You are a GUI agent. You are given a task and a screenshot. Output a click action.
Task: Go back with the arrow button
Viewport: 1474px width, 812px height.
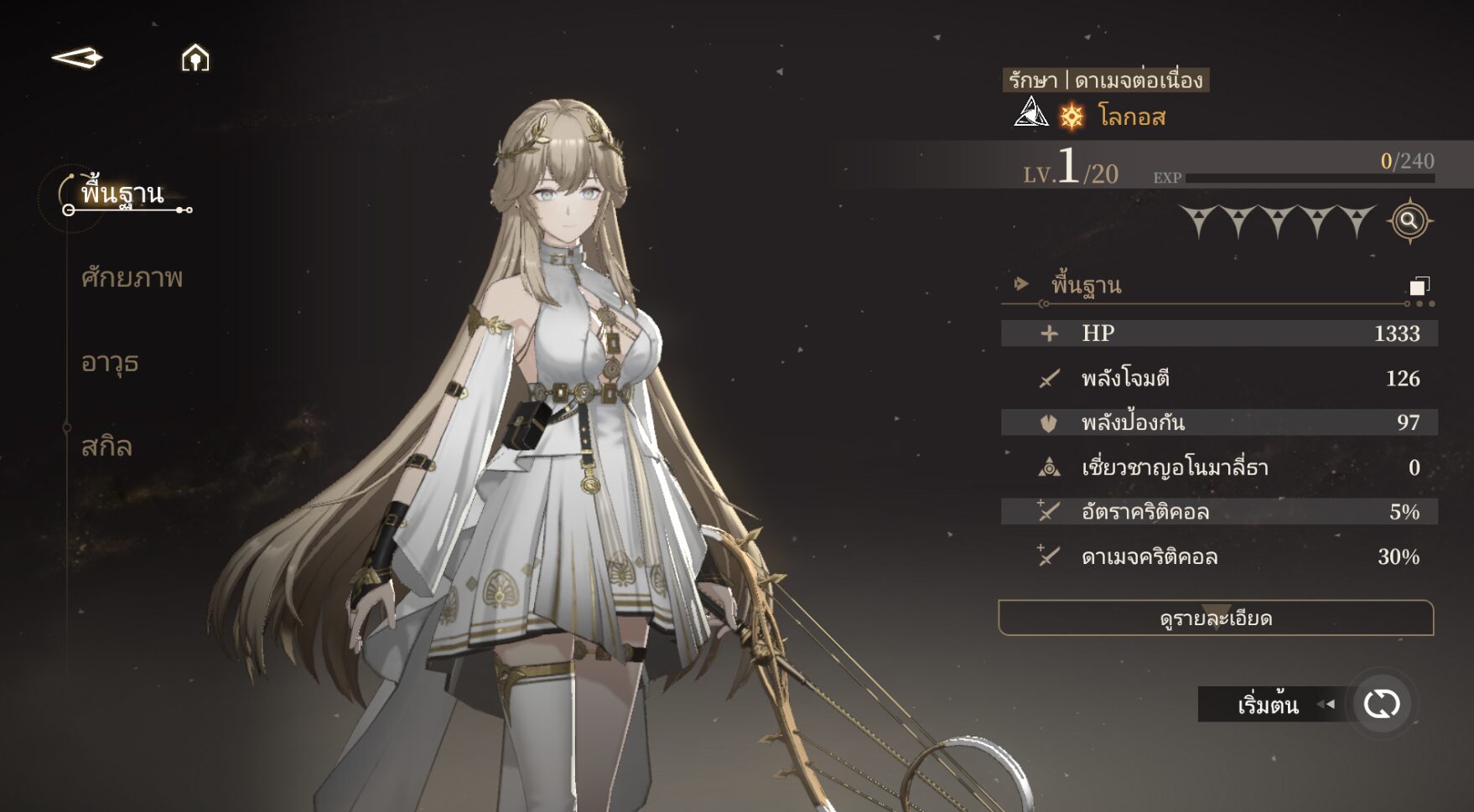[77, 58]
